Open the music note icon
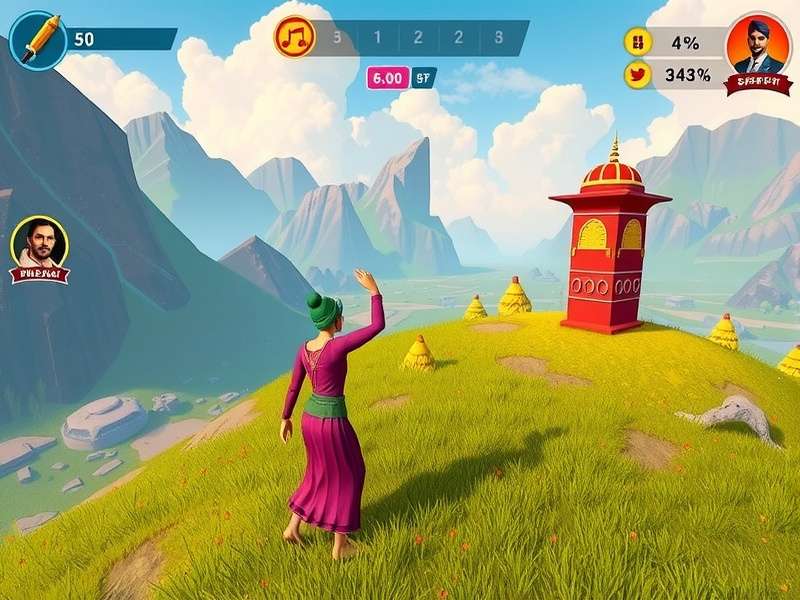This screenshot has height=600, width=800. click(x=295, y=38)
